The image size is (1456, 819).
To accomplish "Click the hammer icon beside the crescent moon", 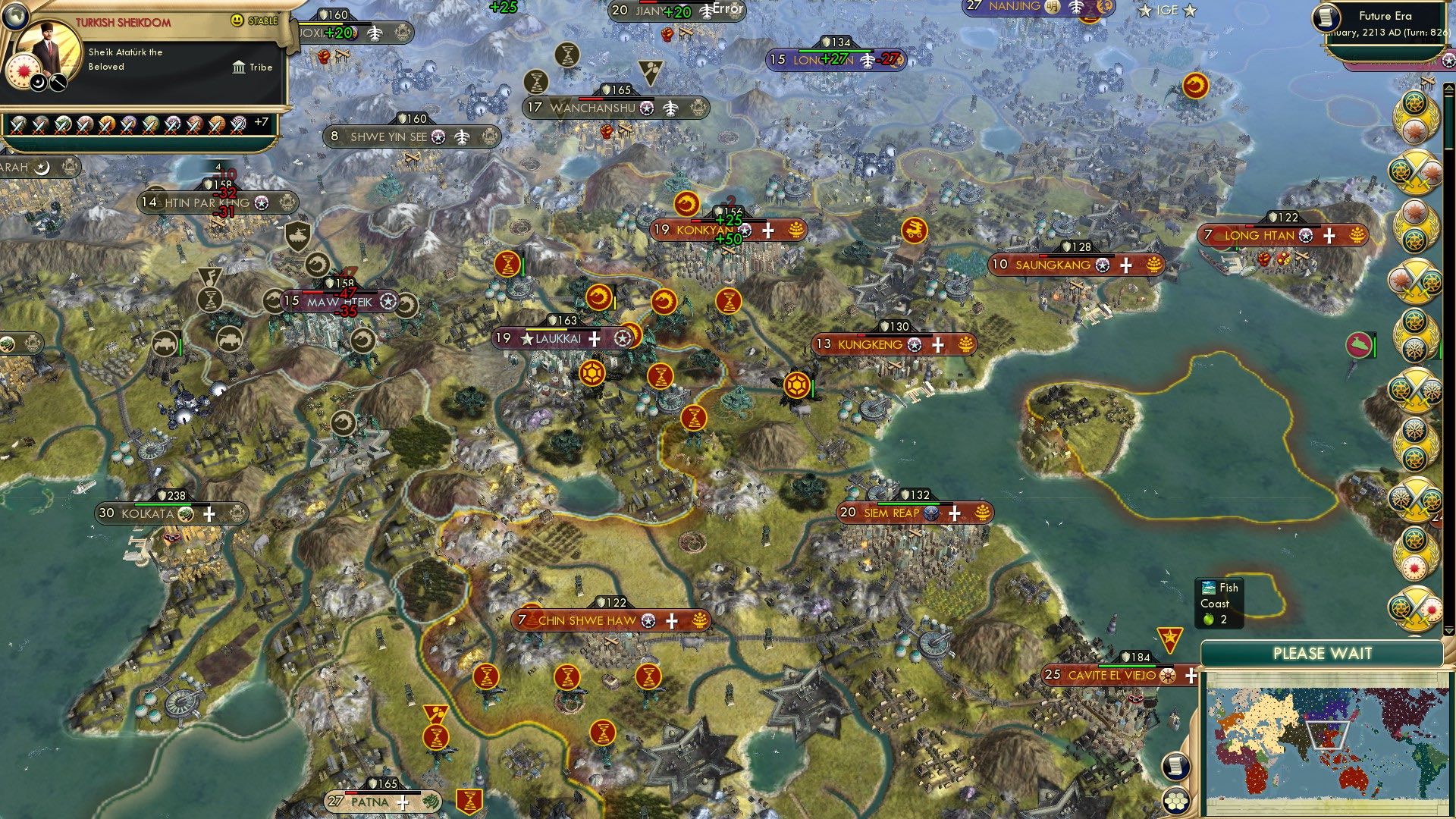I will pyautogui.click(x=57, y=82).
